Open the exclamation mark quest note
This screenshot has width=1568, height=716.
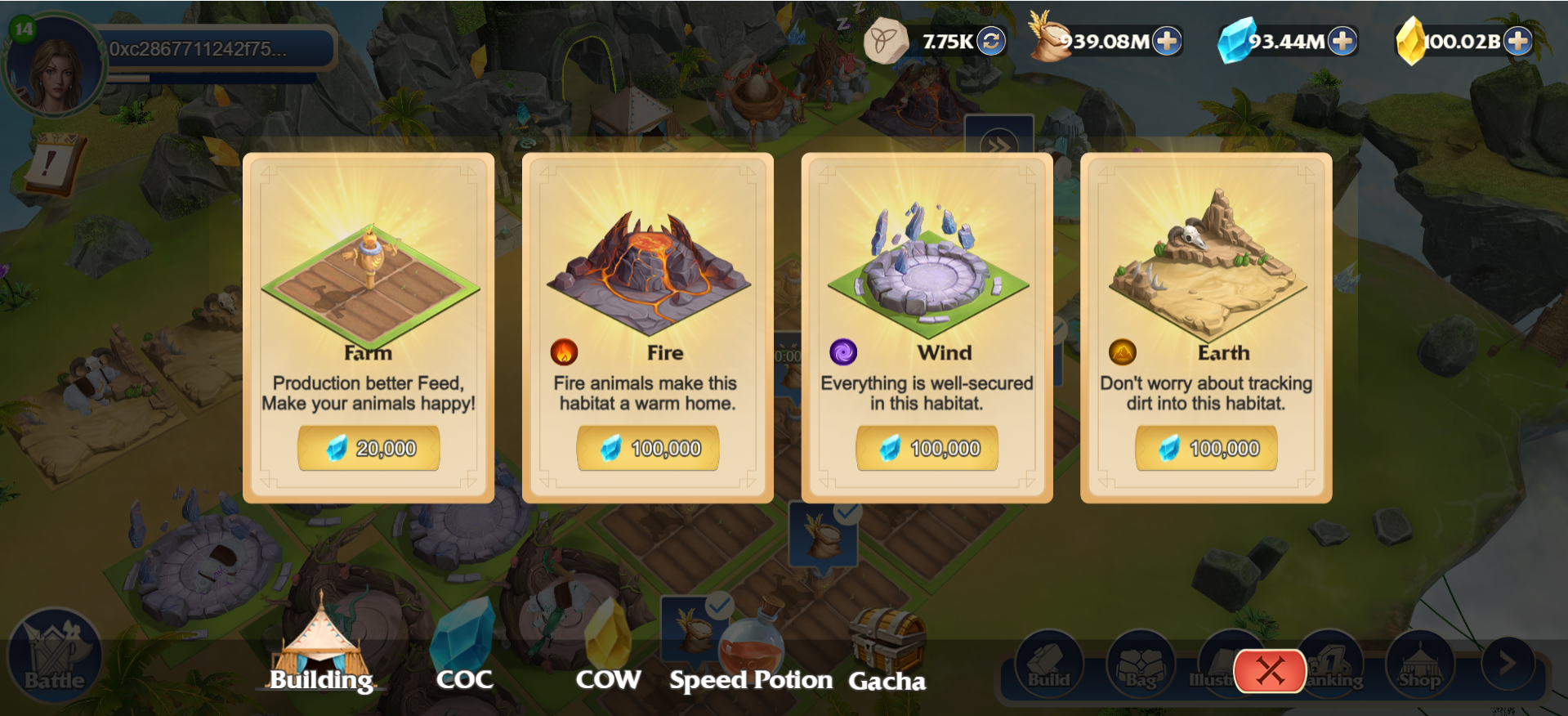point(51,163)
